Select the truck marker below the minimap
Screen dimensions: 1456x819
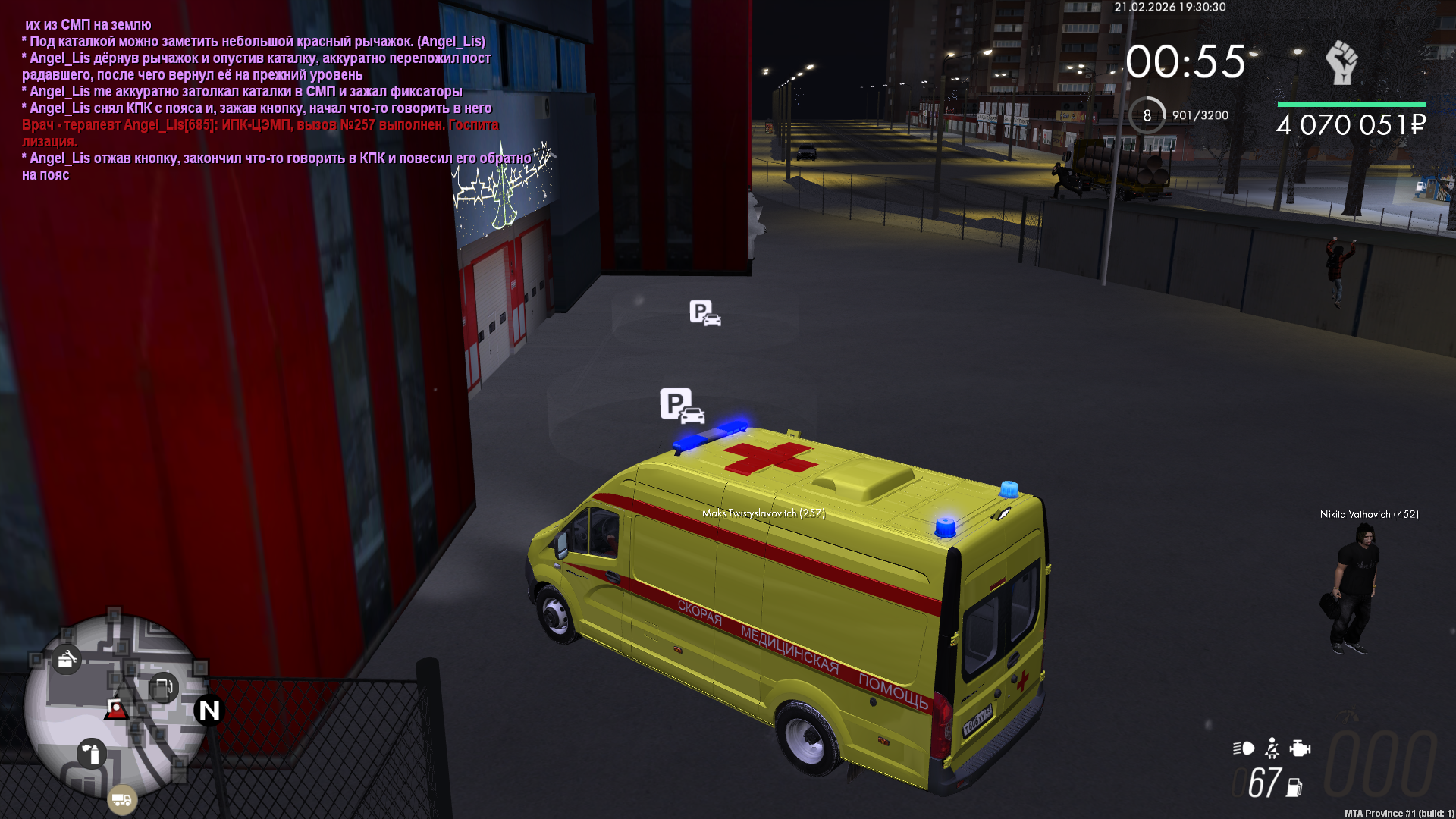tap(121, 799)
